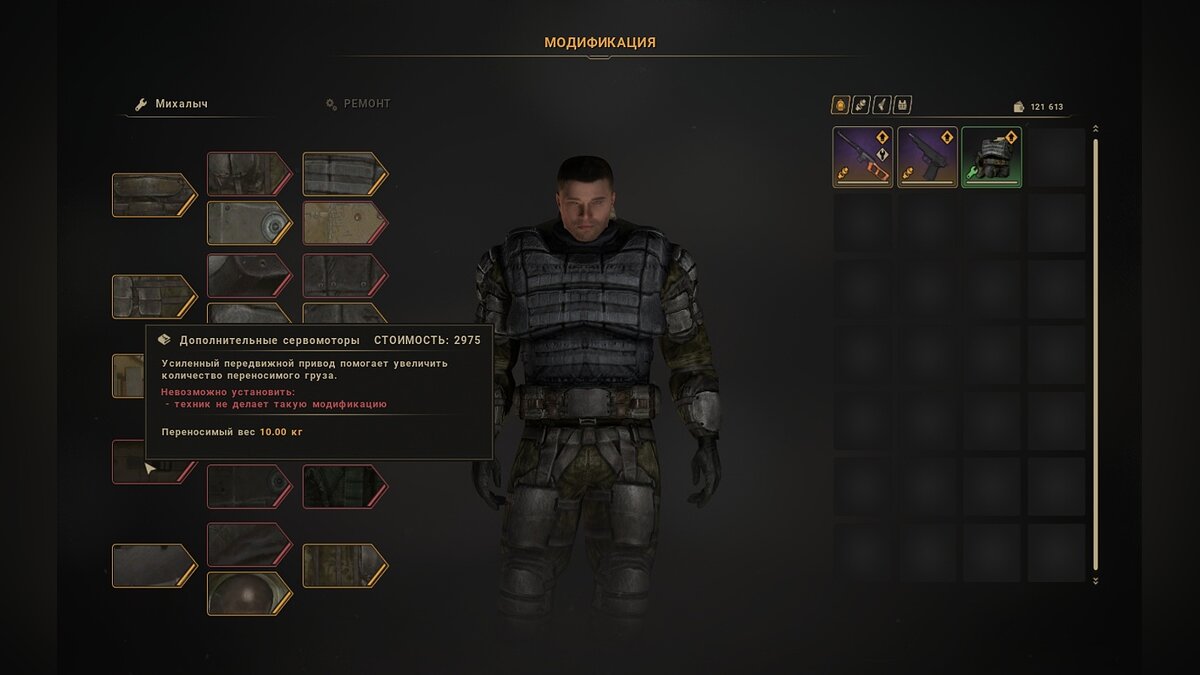Select the armored suit inventory slot
Viewport: 1200px width, 675px height.
(x=991, y=157)
